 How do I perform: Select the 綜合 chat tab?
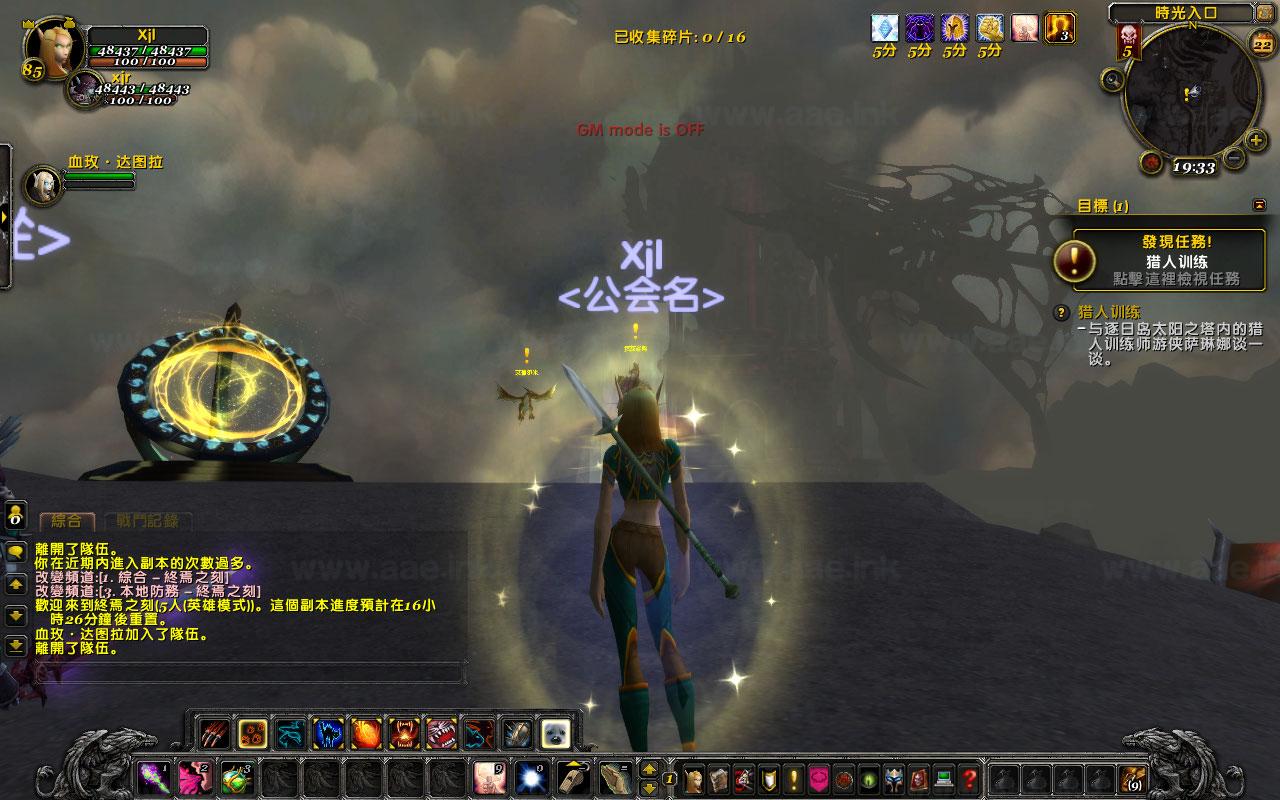click(67, 521)
